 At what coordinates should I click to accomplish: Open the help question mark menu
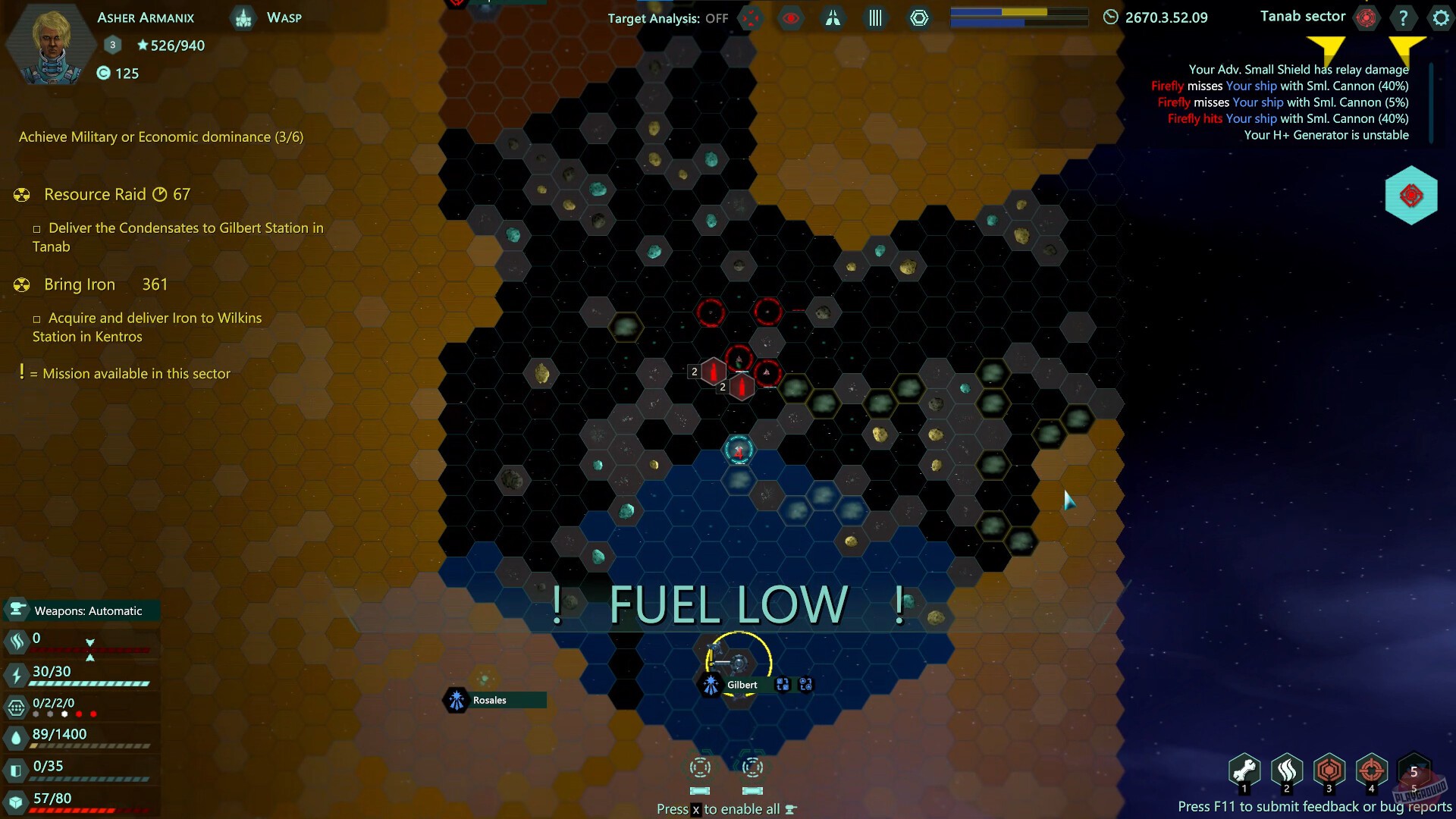pos(1403,17)
